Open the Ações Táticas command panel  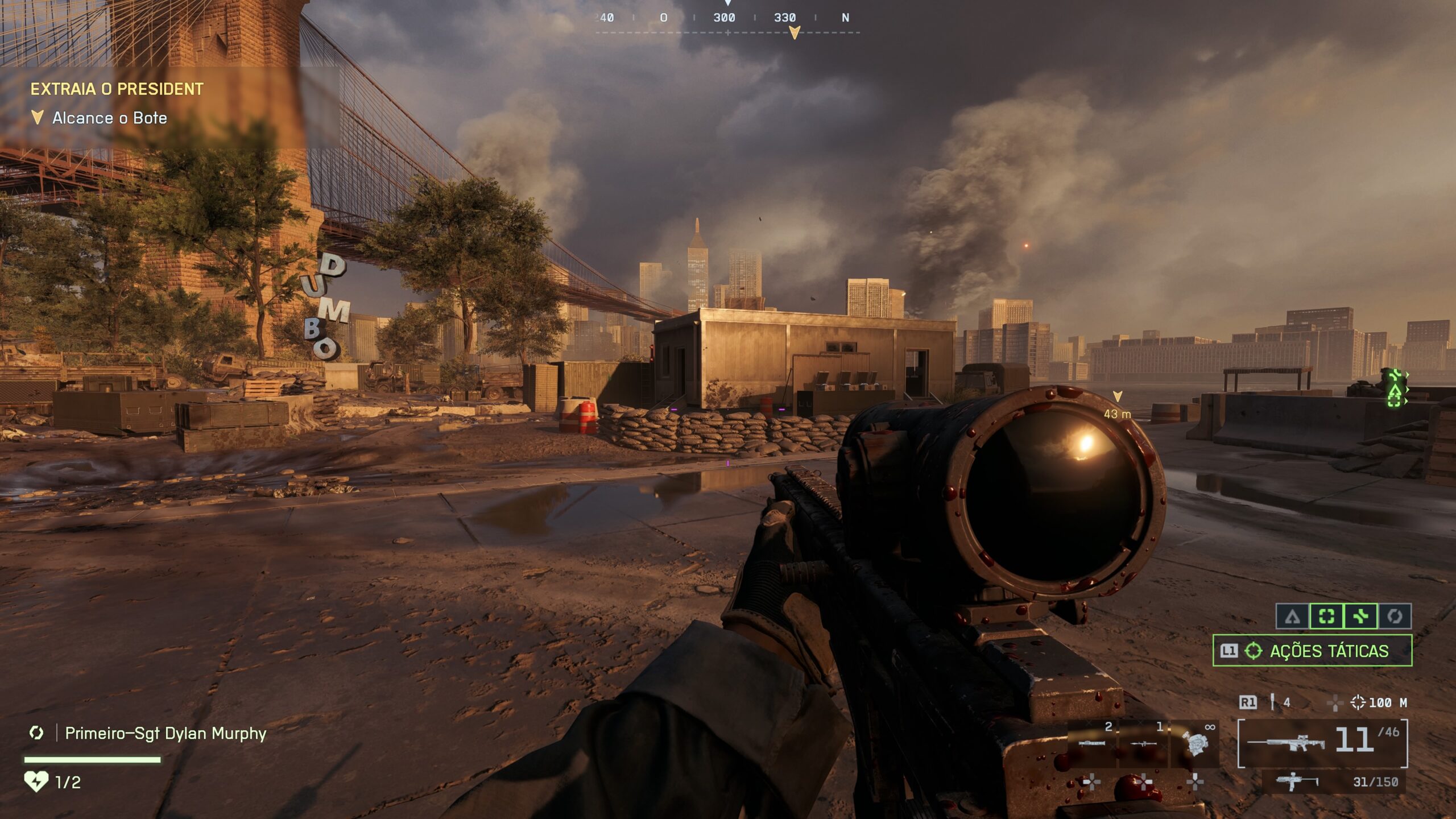coord(1312,651)
